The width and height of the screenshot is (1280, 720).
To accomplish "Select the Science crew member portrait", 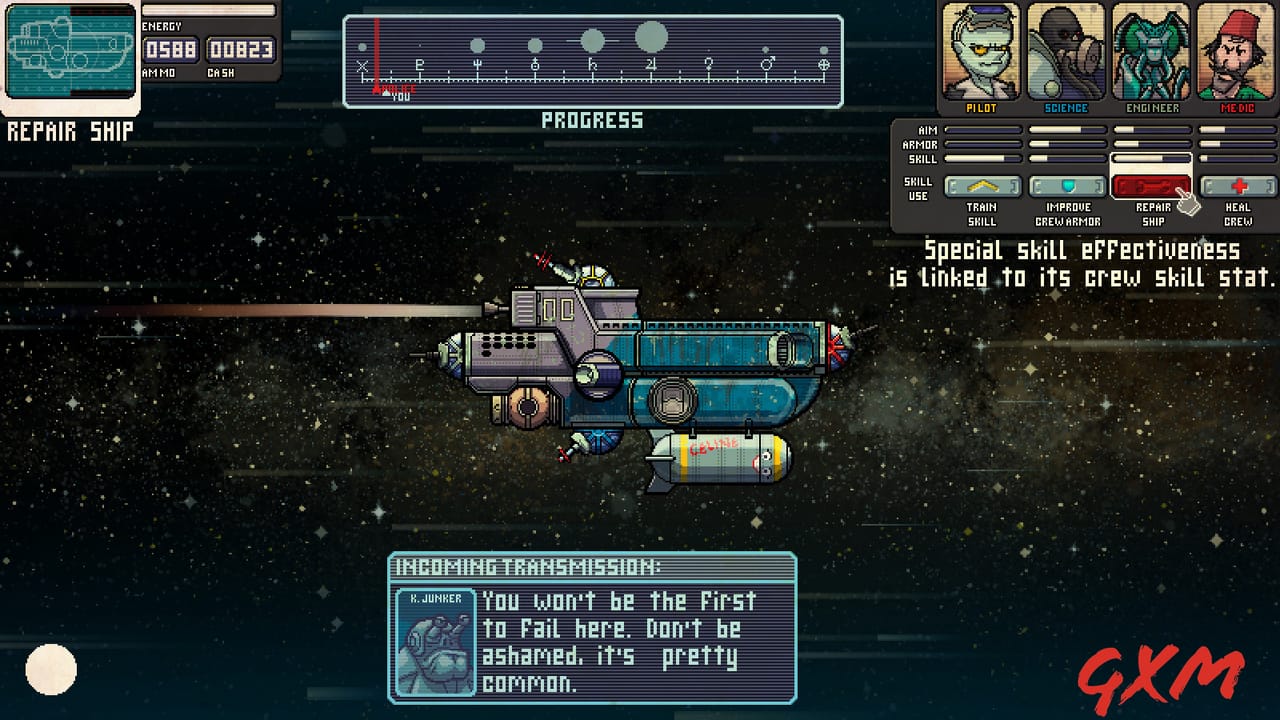I will click(x=1066, y=50).
